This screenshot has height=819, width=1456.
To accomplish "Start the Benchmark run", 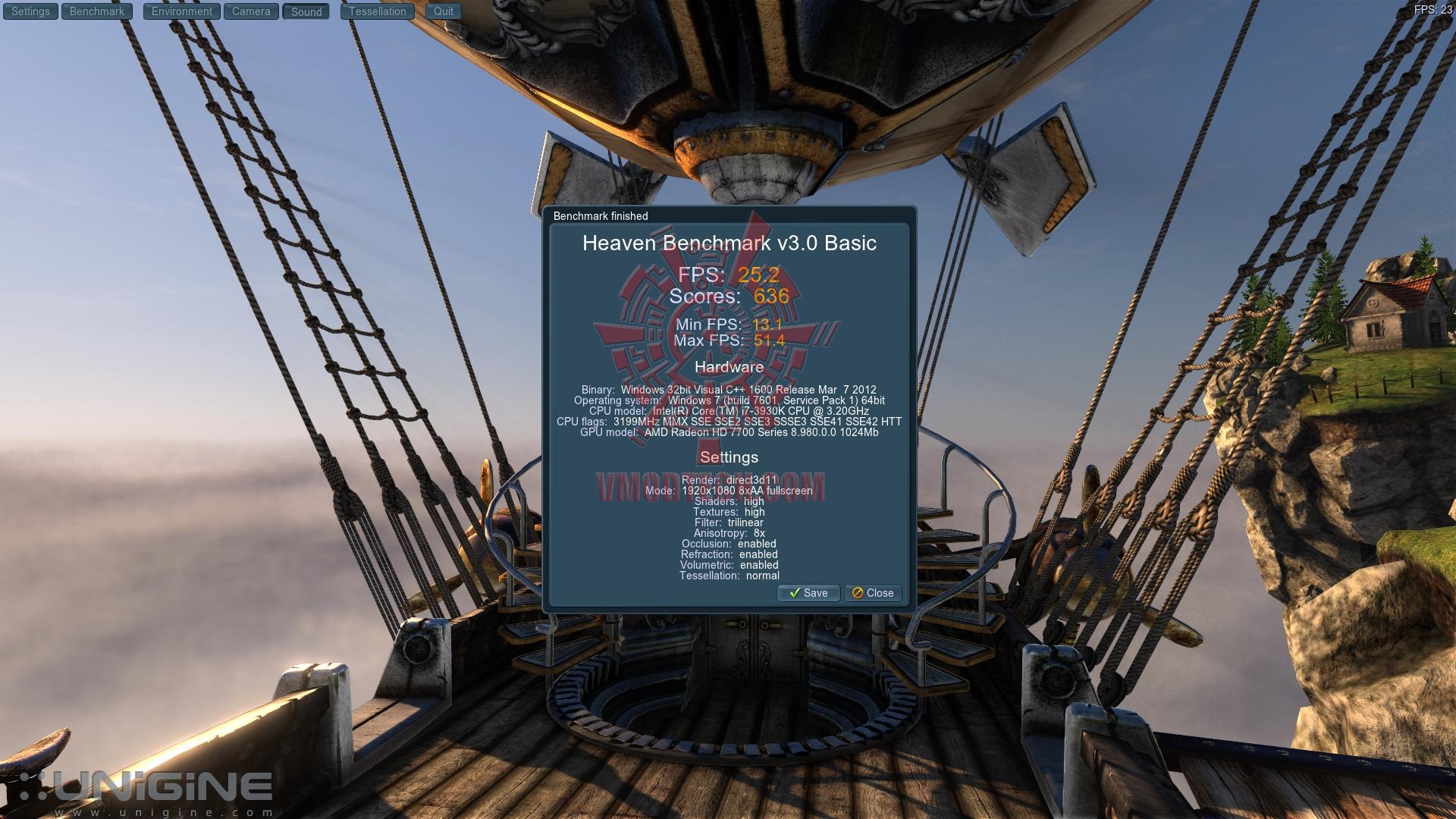I will pos(97,11).
